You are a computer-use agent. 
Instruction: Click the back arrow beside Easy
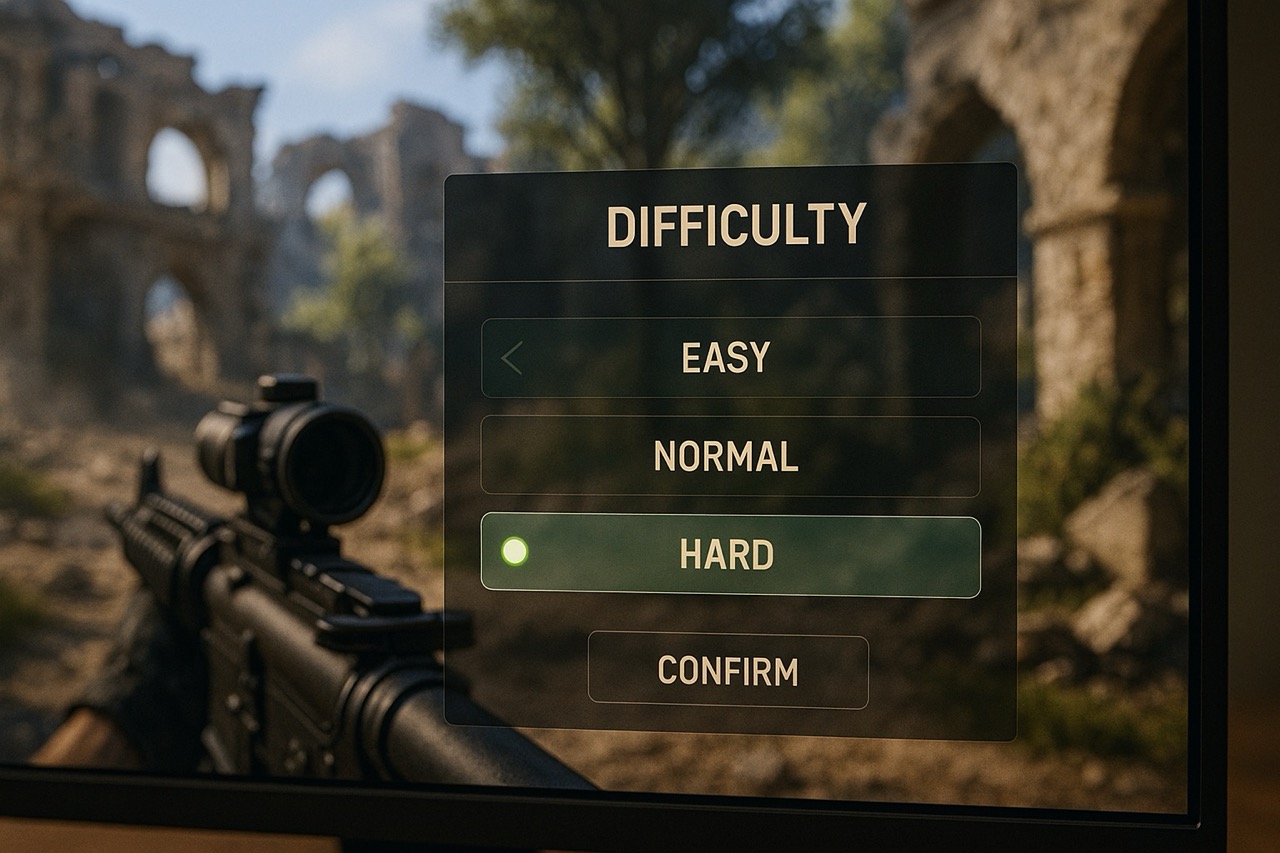point(512,358)
